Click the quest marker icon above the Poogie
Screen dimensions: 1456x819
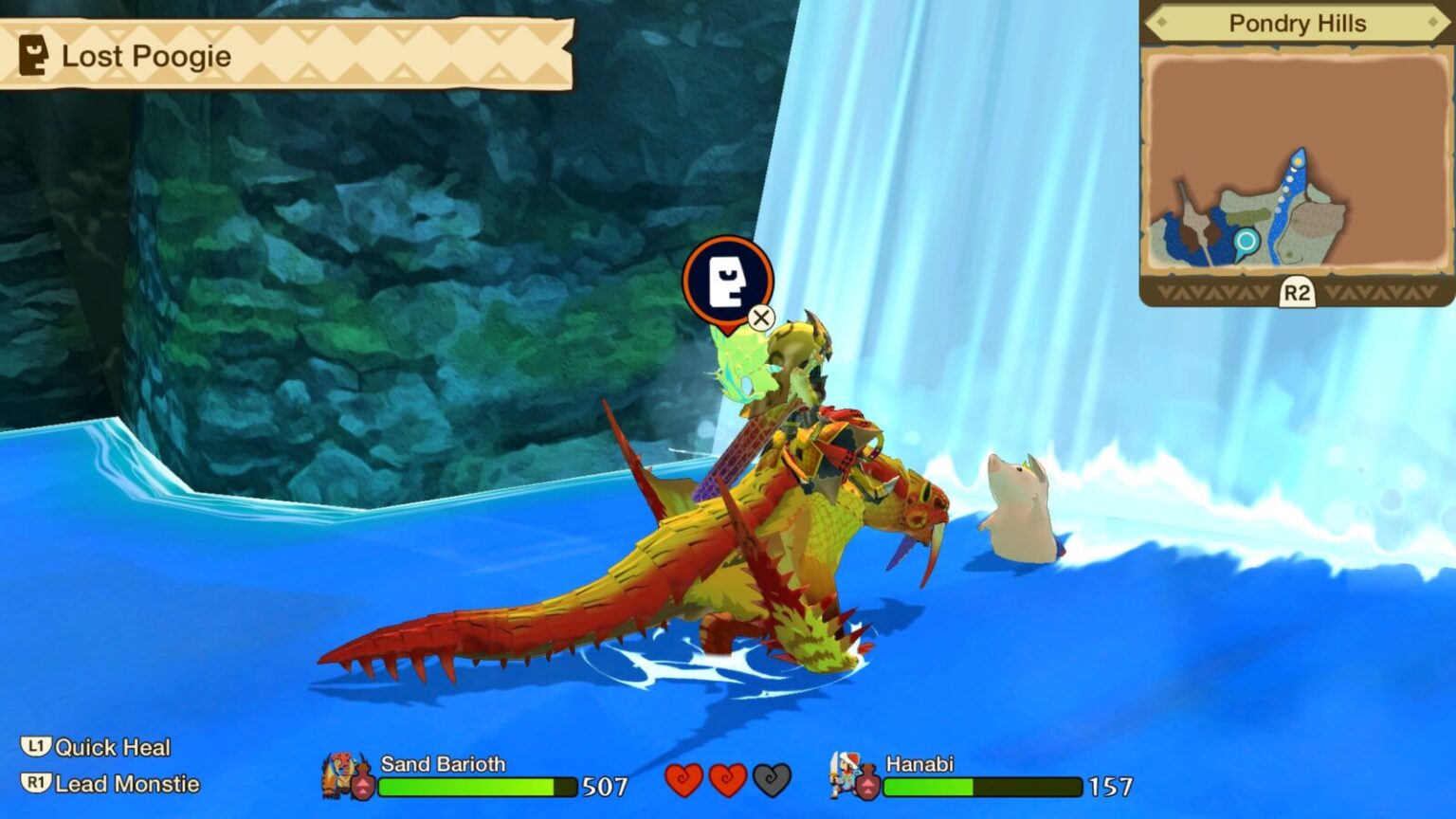(727, 280)
